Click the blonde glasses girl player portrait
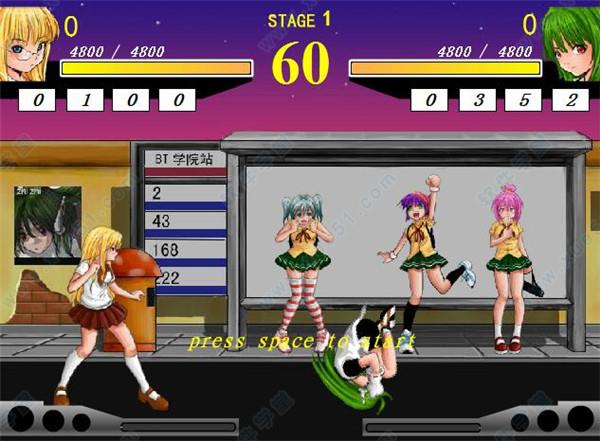 point(28,44)
